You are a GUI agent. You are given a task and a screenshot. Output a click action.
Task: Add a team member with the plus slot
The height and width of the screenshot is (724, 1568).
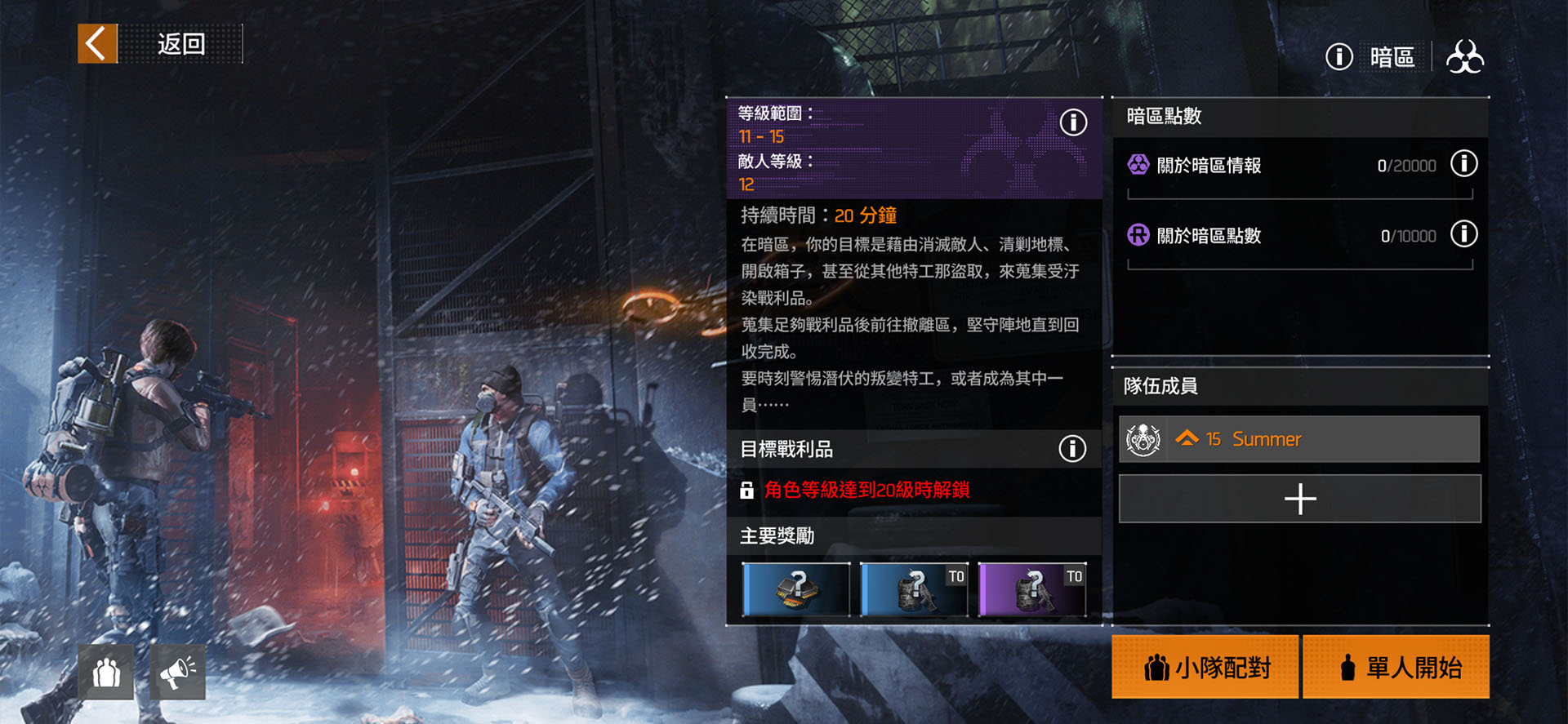tap(1299, 499)
